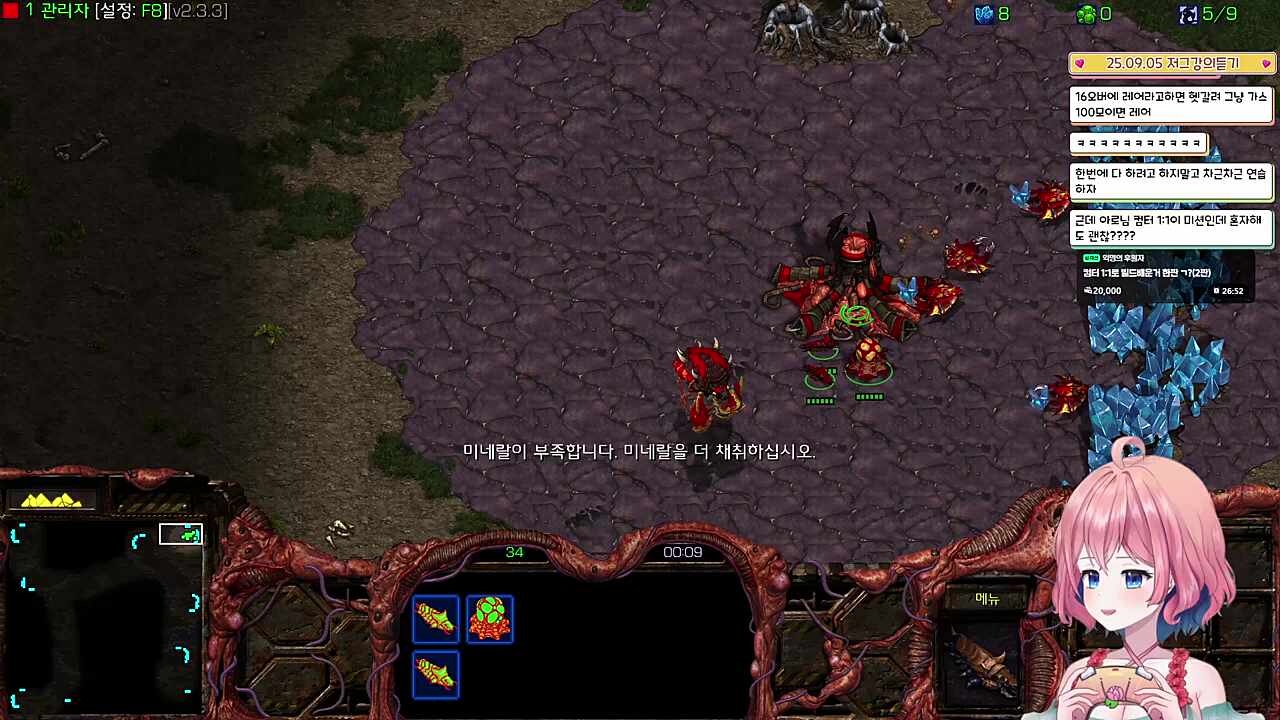The height and width of the screenshot is (720, 1280).
Task: Click the left heart icon on the lecture banner
Action: (x=1080, y=63)
